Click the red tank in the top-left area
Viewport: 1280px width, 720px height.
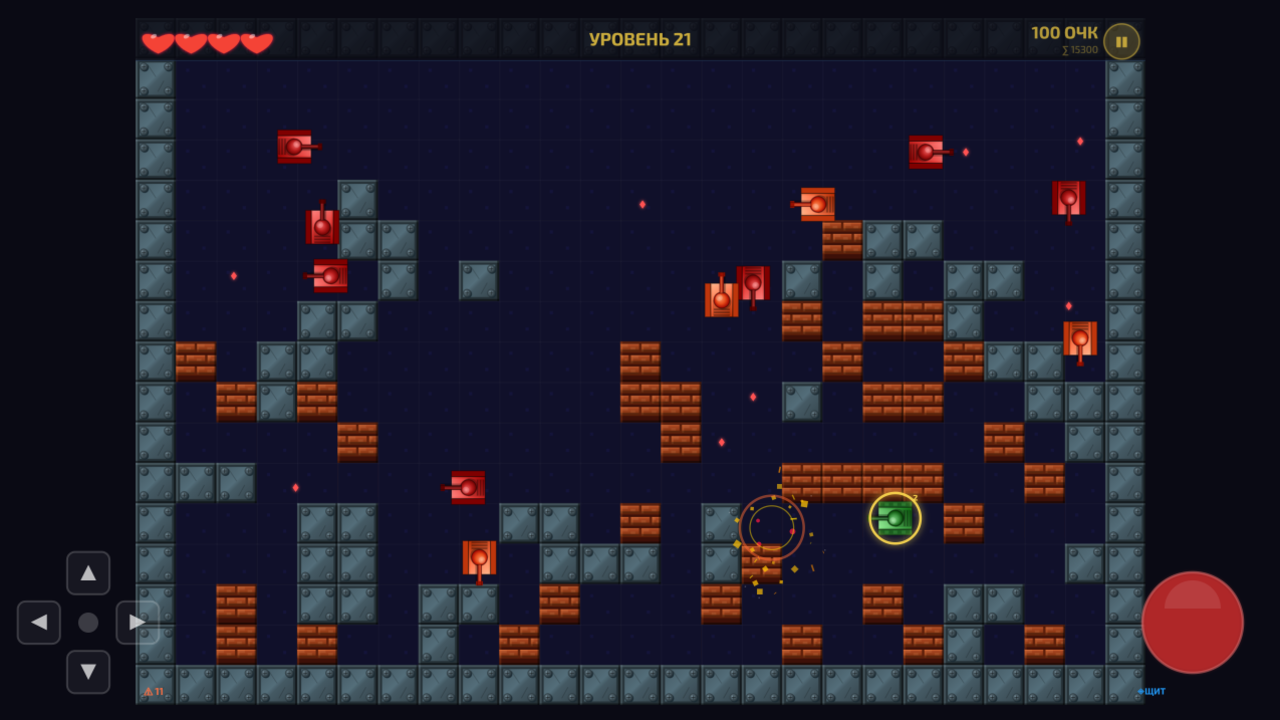[294, 147]
